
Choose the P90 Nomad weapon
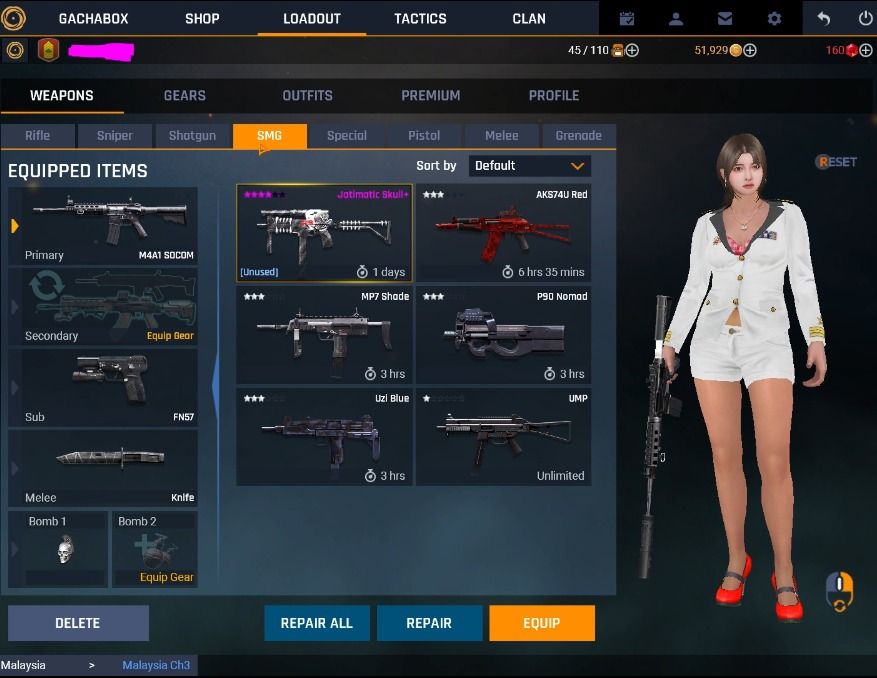click(503, 335)
